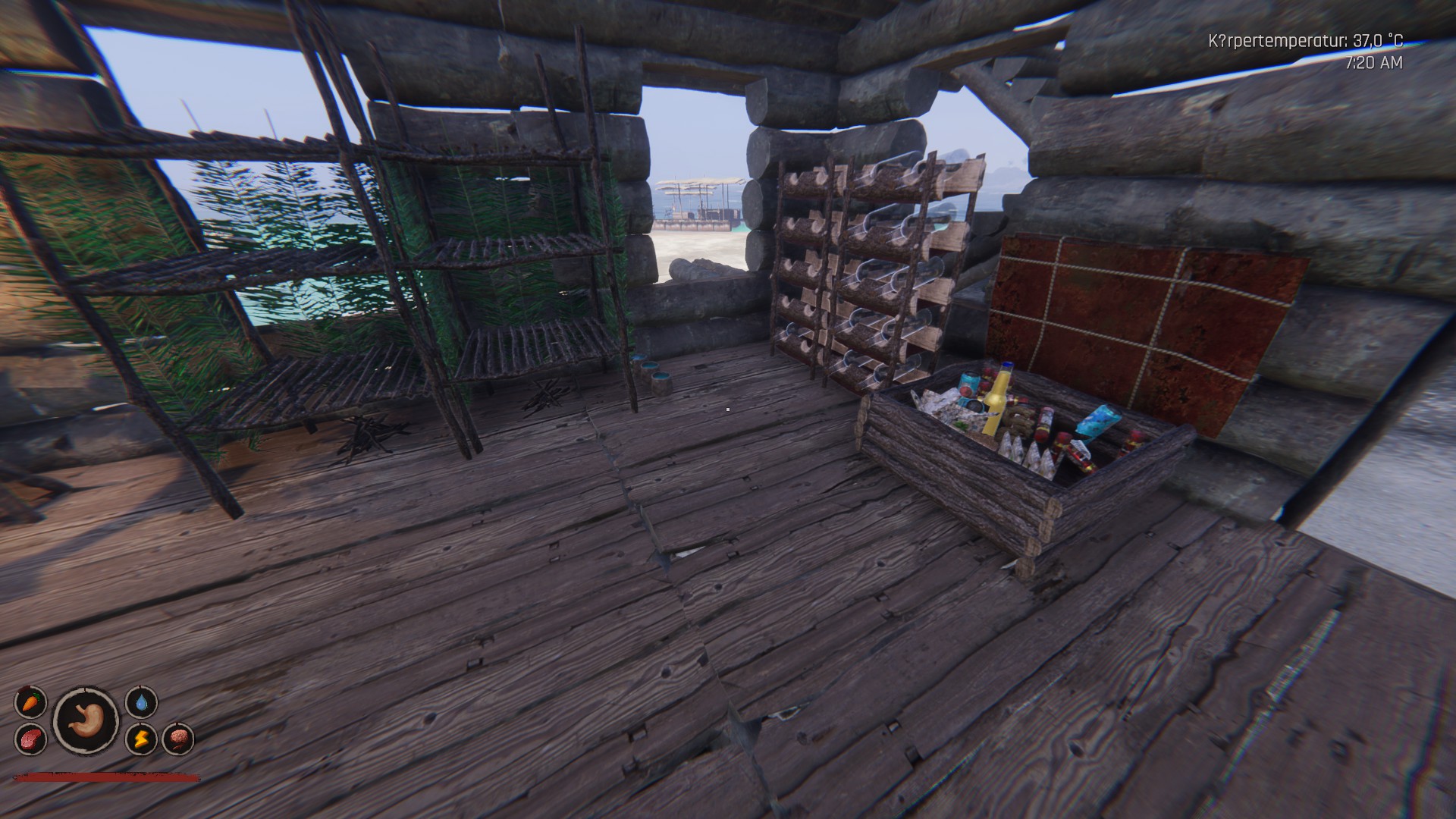Select the stomach hunger icon

[x=86, y=719]
